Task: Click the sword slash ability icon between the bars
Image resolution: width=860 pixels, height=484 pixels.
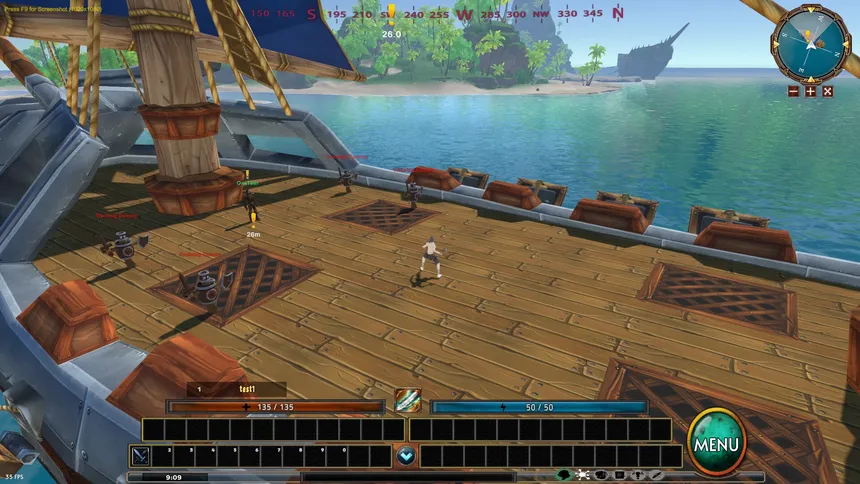Action: point(407,401)
